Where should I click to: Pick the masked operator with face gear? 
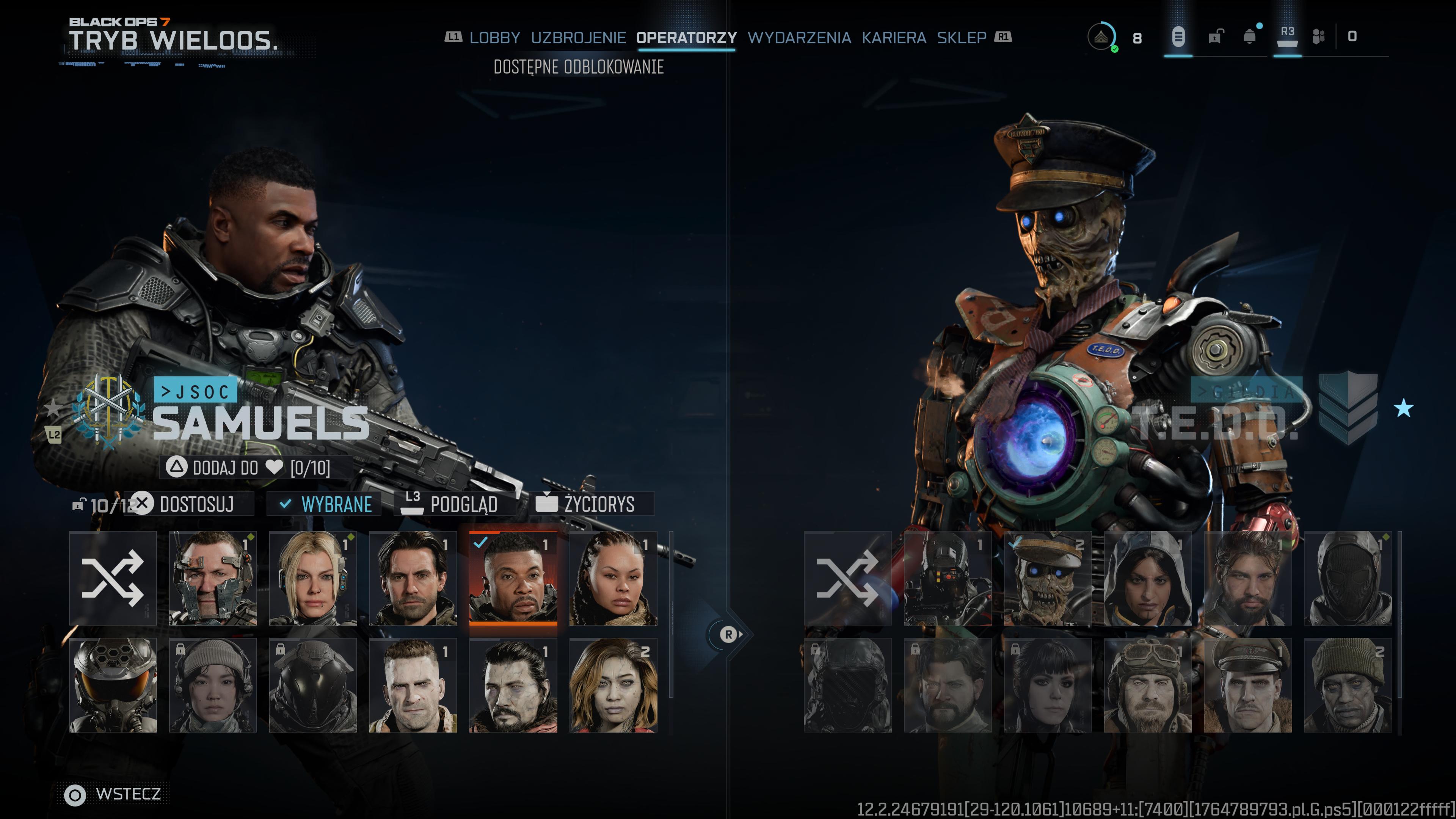point(212,577)
